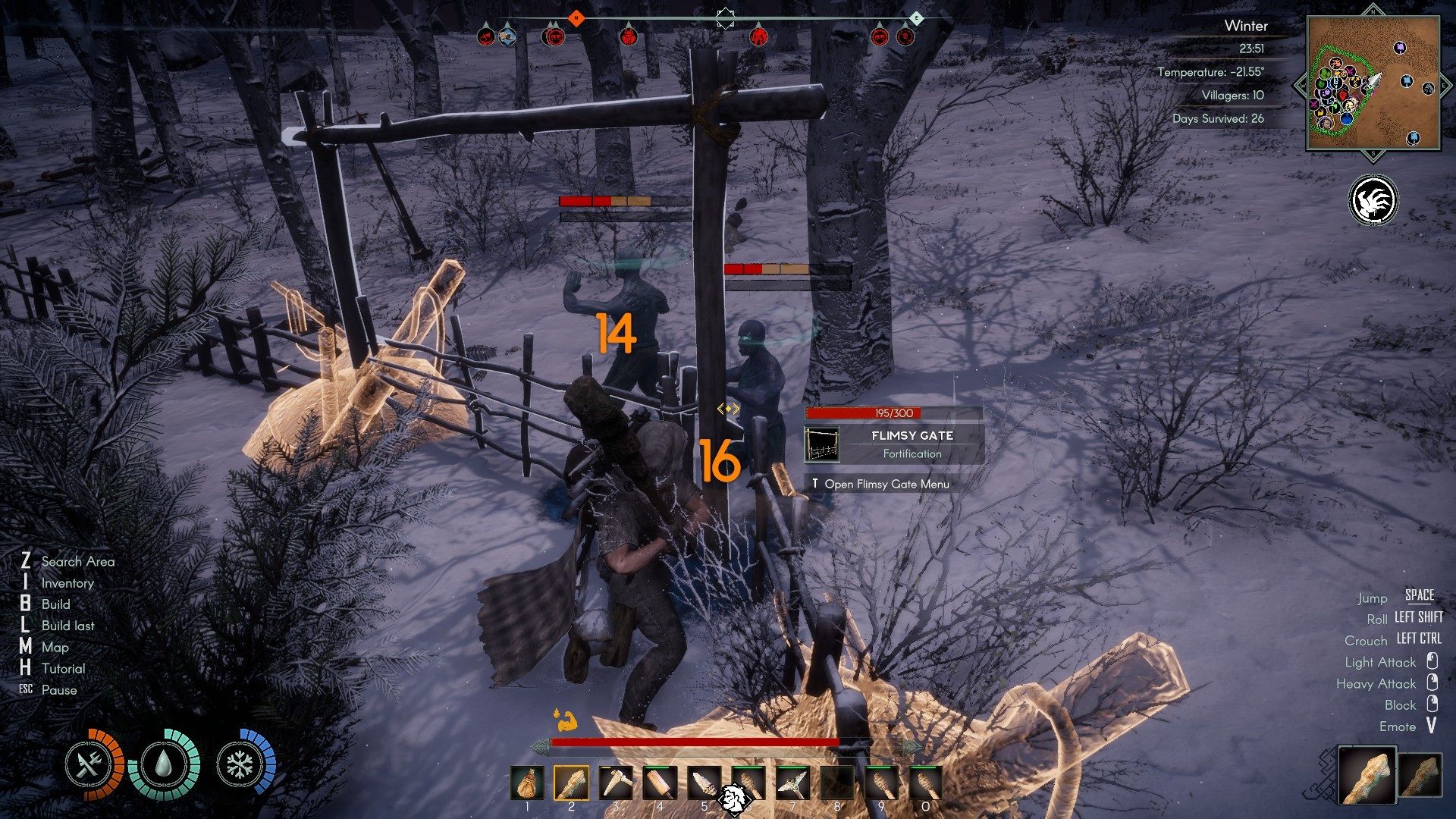Open the Flimsy Gate Menu

tap(881, 483)
